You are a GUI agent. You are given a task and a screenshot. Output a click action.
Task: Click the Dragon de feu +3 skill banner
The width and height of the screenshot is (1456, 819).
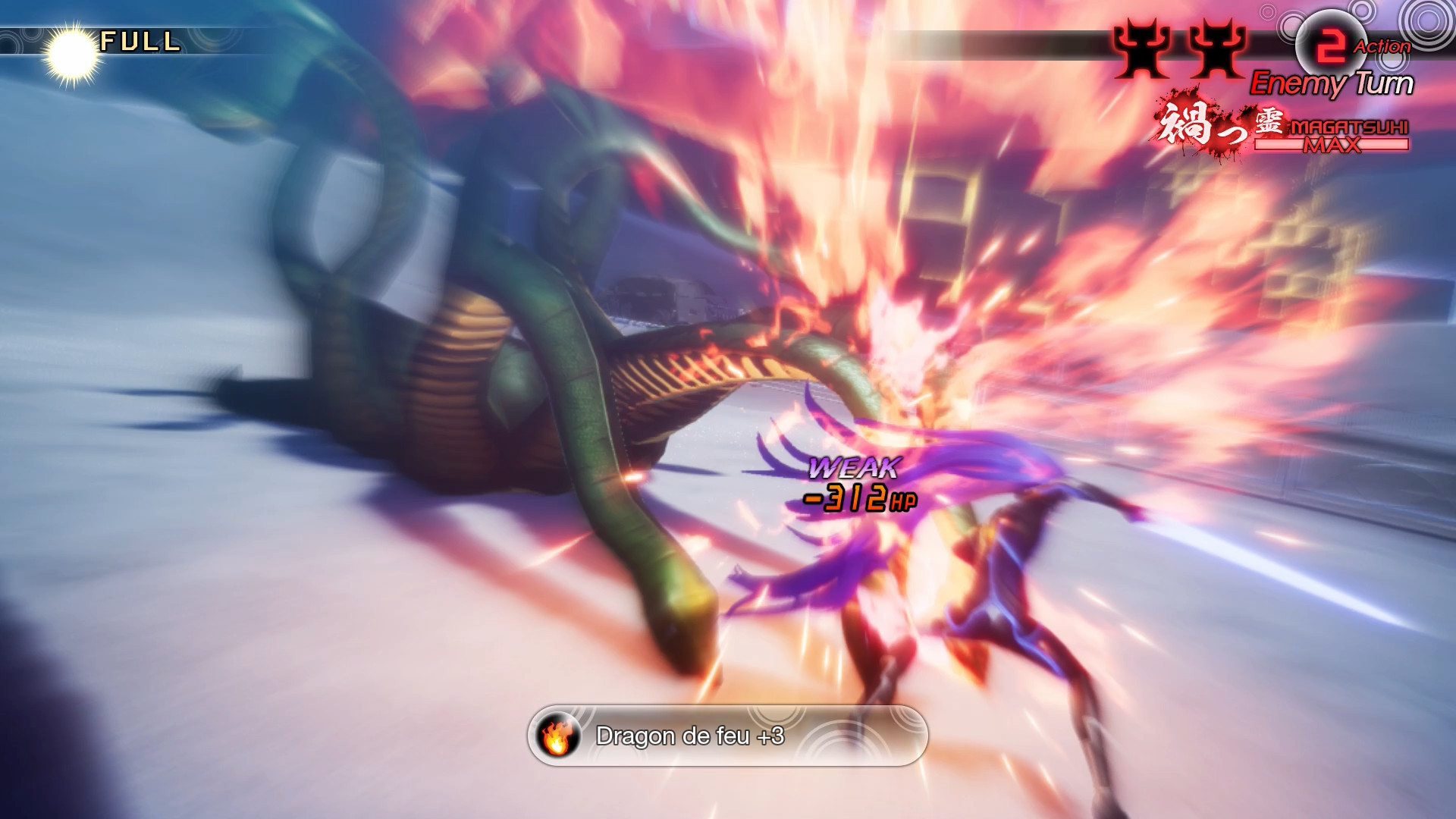click(x=728, y=736)
